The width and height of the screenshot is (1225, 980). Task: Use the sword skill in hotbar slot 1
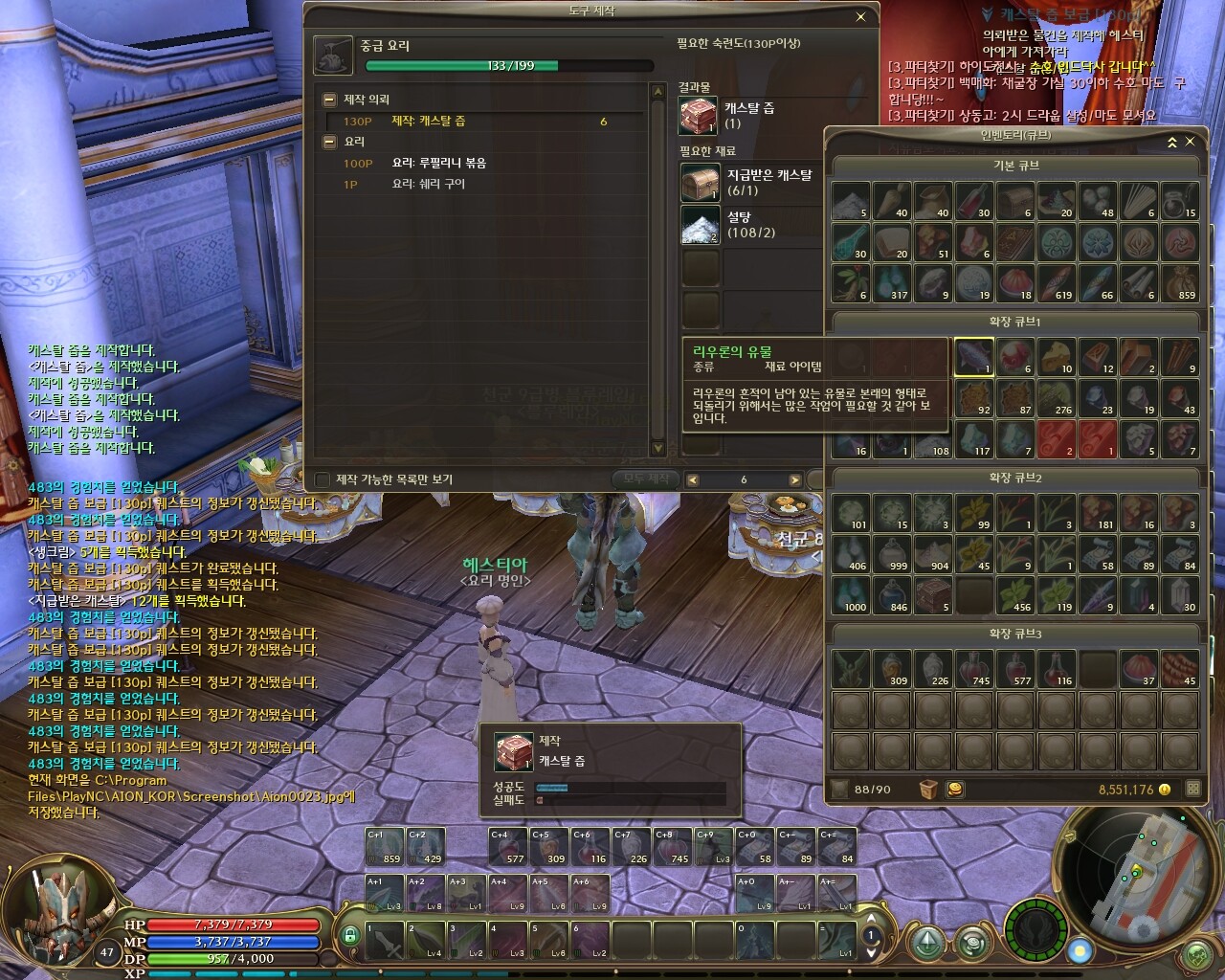(384, 940)
